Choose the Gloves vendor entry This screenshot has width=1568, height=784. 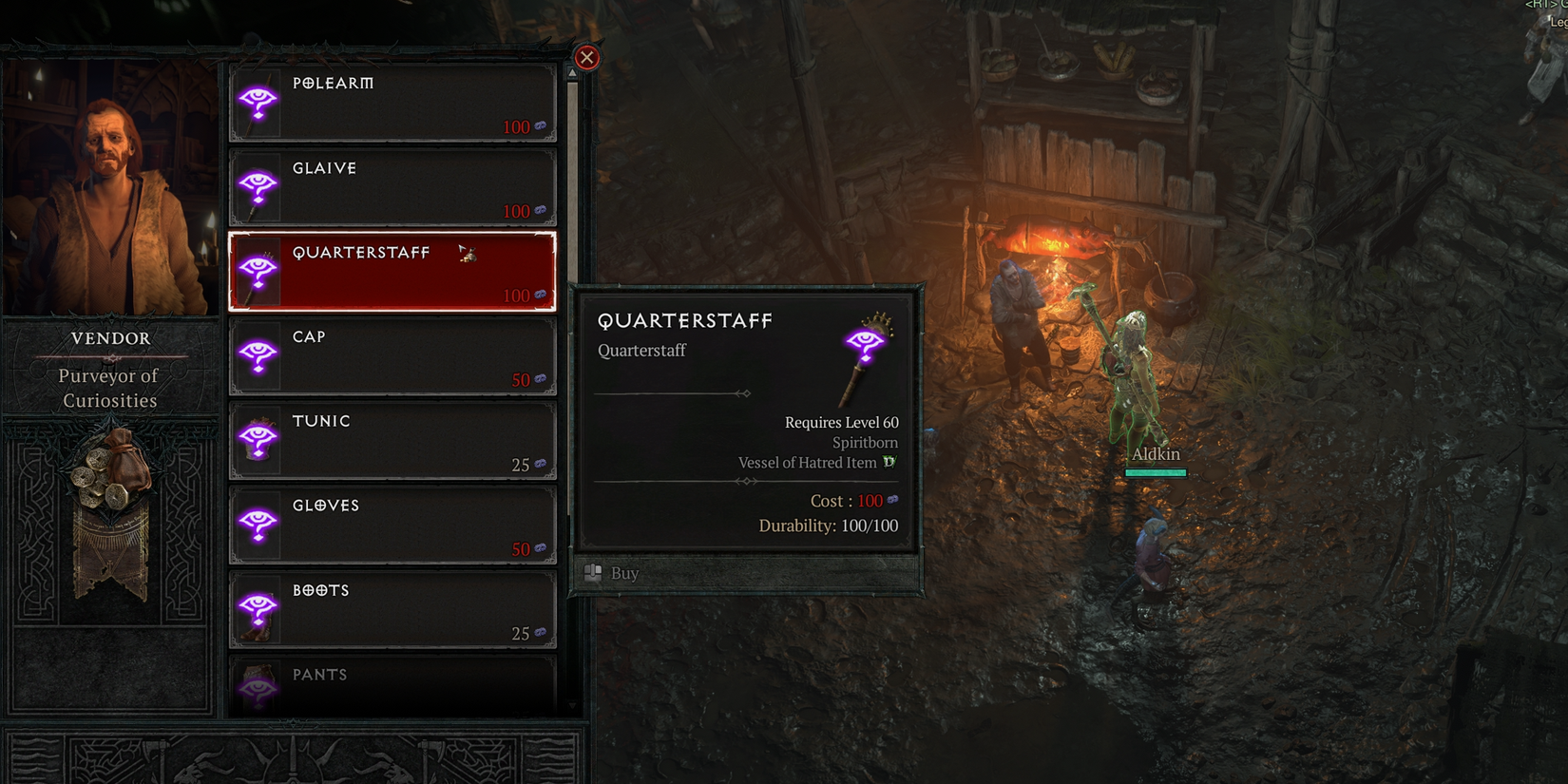pos(392,526)
